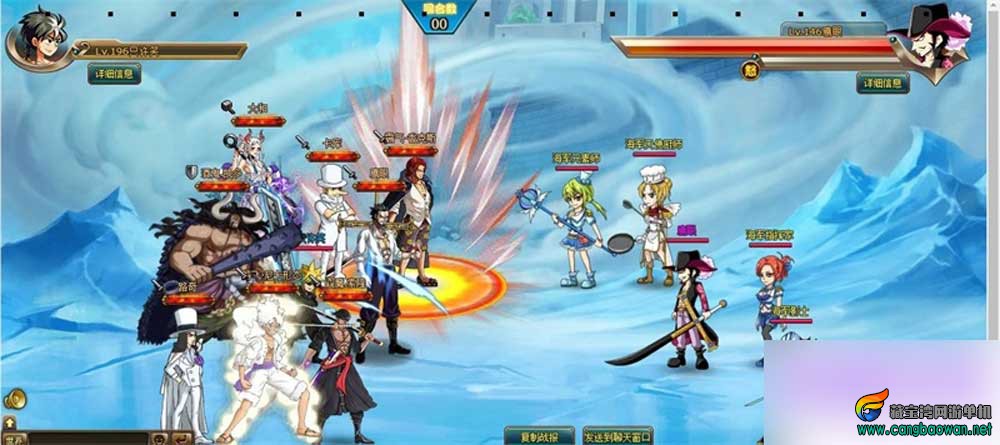Send report with 发送到聊天窗口 button
Image resolution: width=1000 pixels, height=445 pixels.
(x=617, y=436)
